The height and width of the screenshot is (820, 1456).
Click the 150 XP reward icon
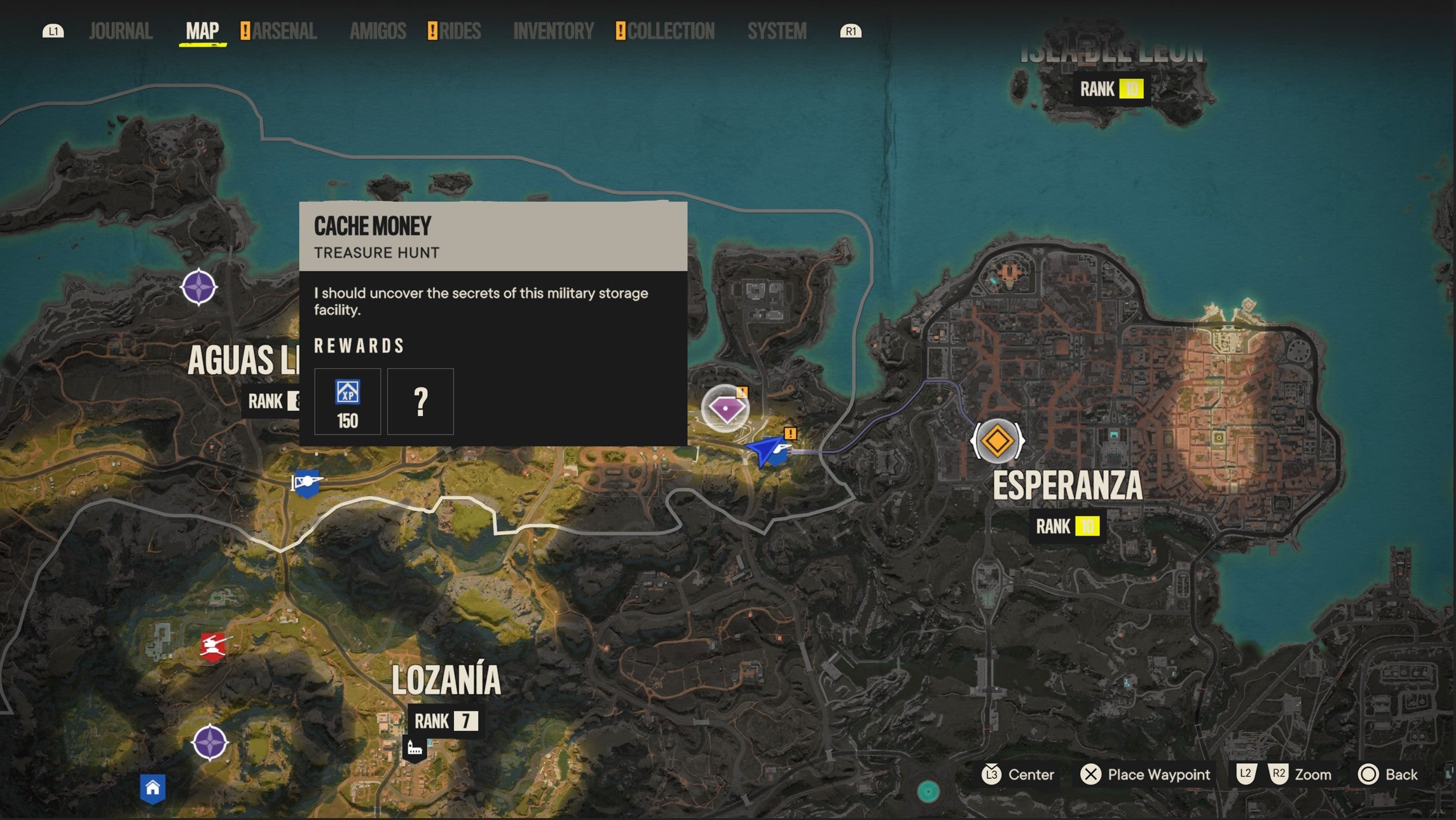click(347, 401)
